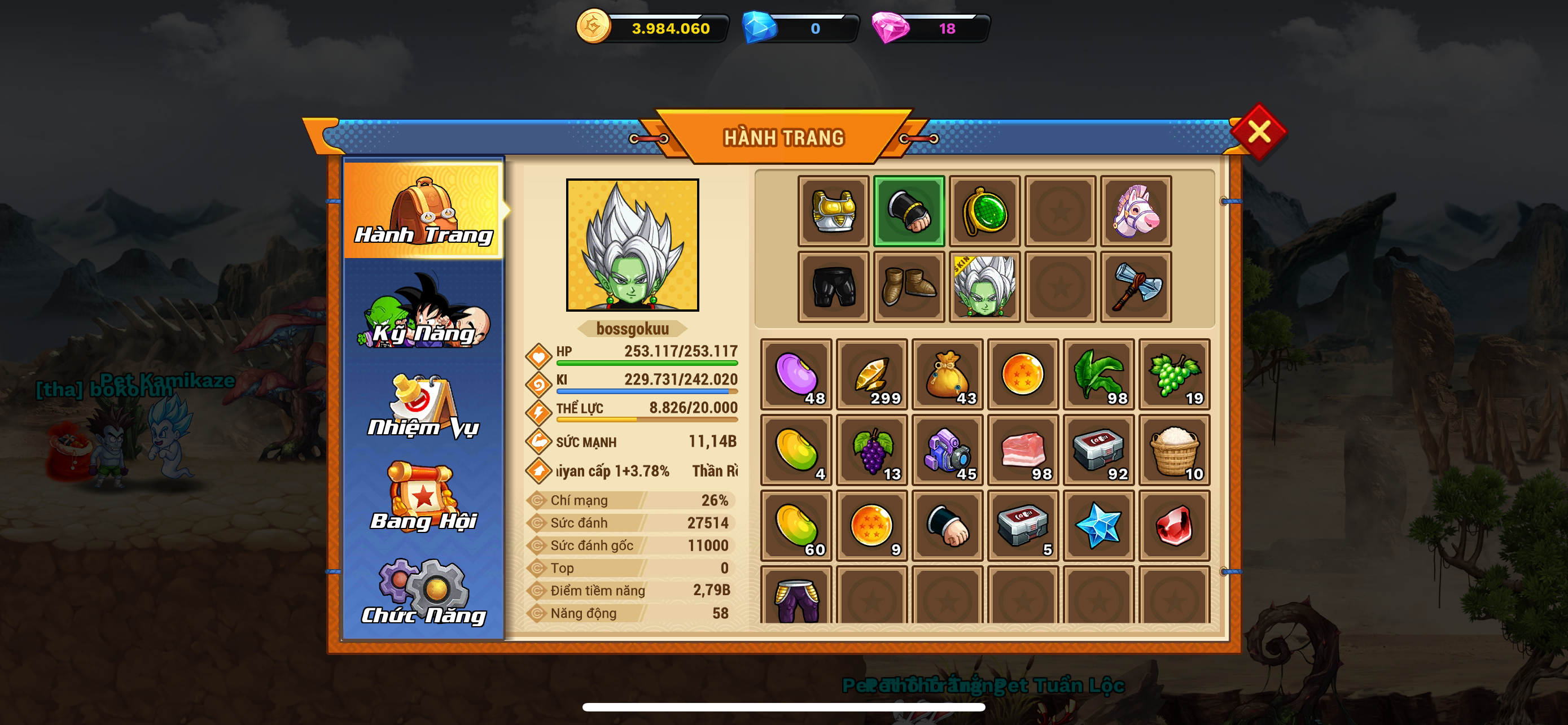Select the equipped brown boots slot

point(909,287)
